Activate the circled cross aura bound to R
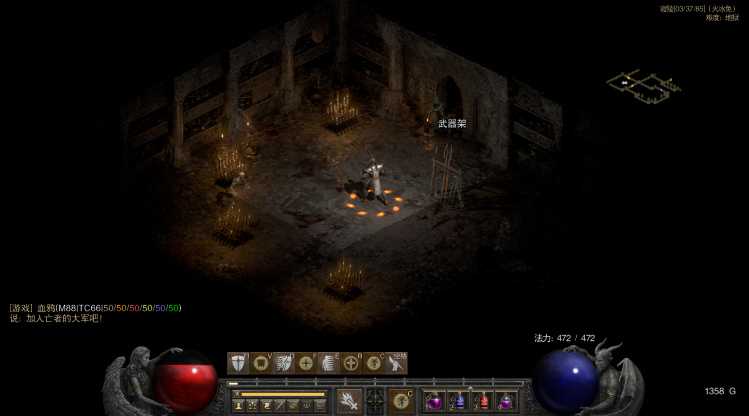The image size is (749, 416). pyautogui.click(x=352, y=363)
